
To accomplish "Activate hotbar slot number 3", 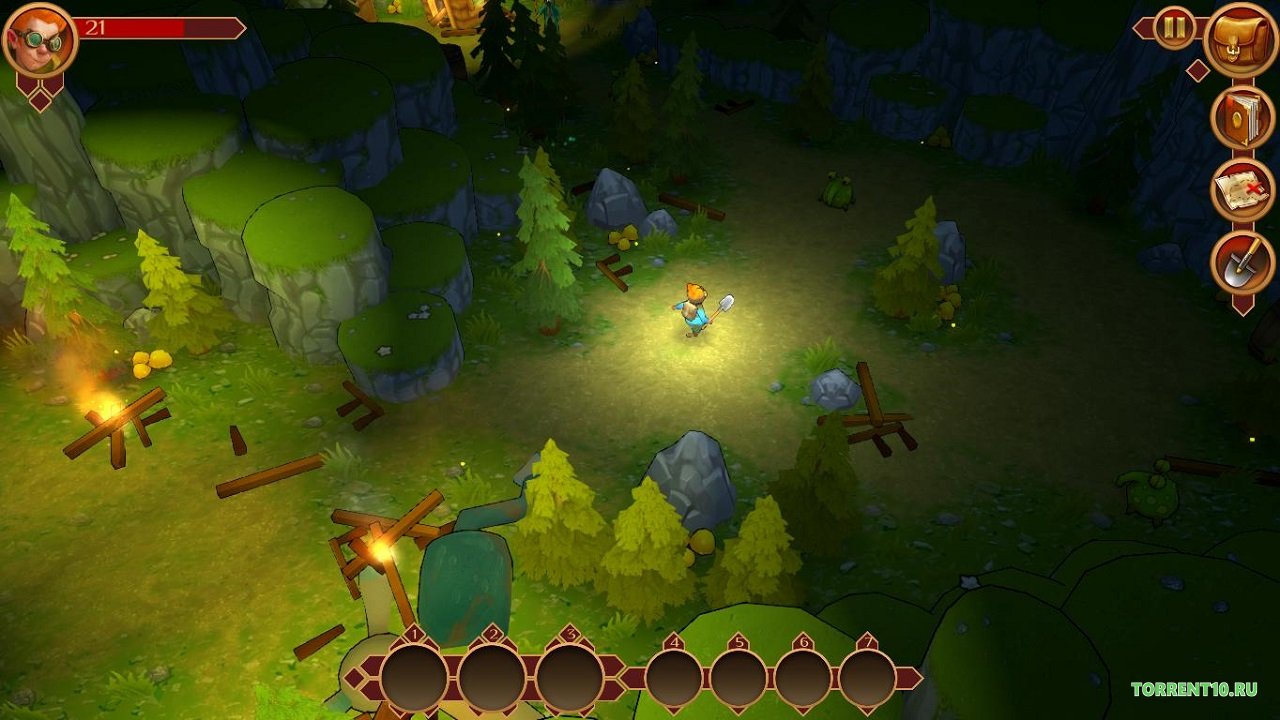I will coord(569,679).
